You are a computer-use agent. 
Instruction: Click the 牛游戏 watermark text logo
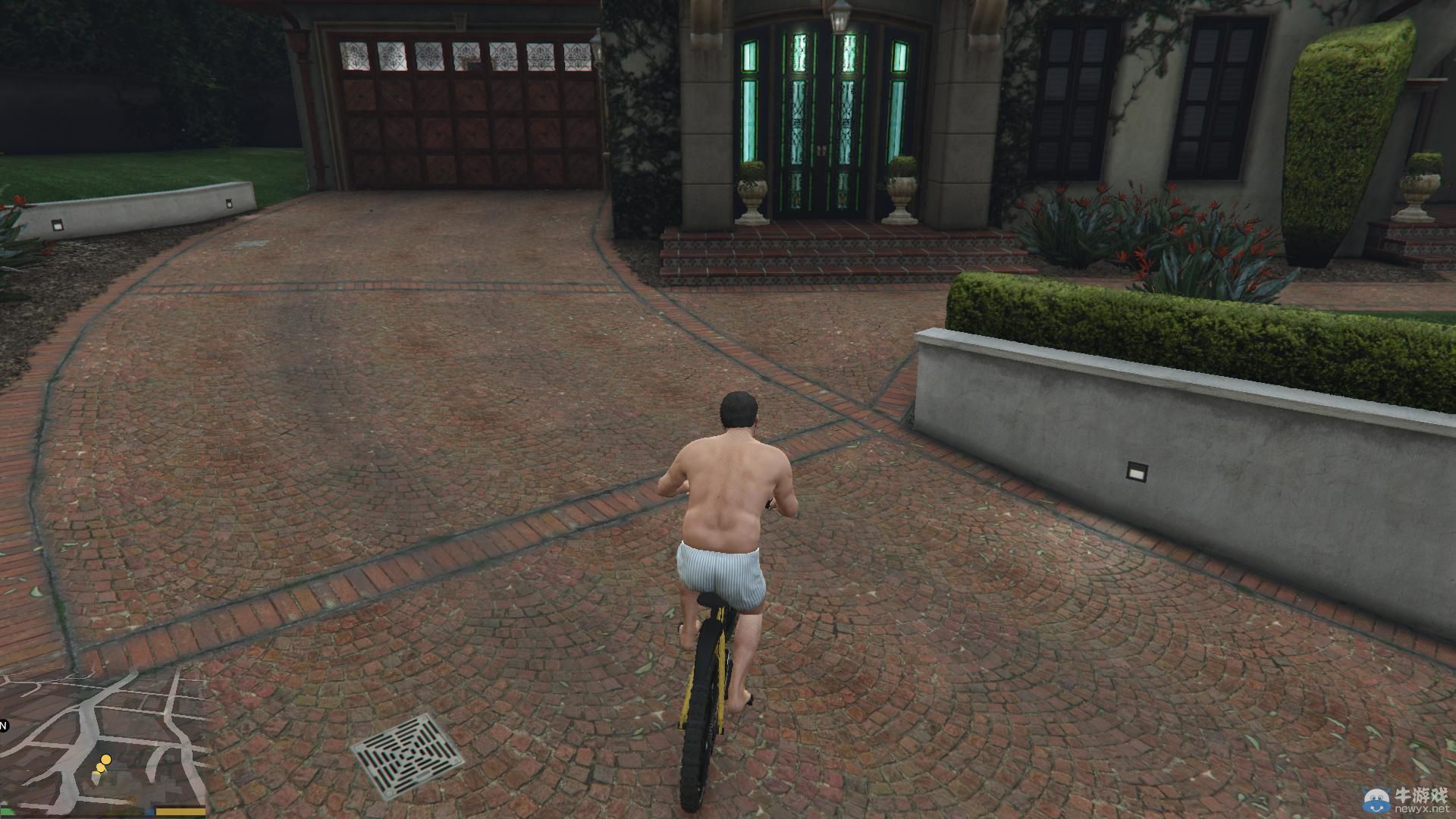point(1423,795)
